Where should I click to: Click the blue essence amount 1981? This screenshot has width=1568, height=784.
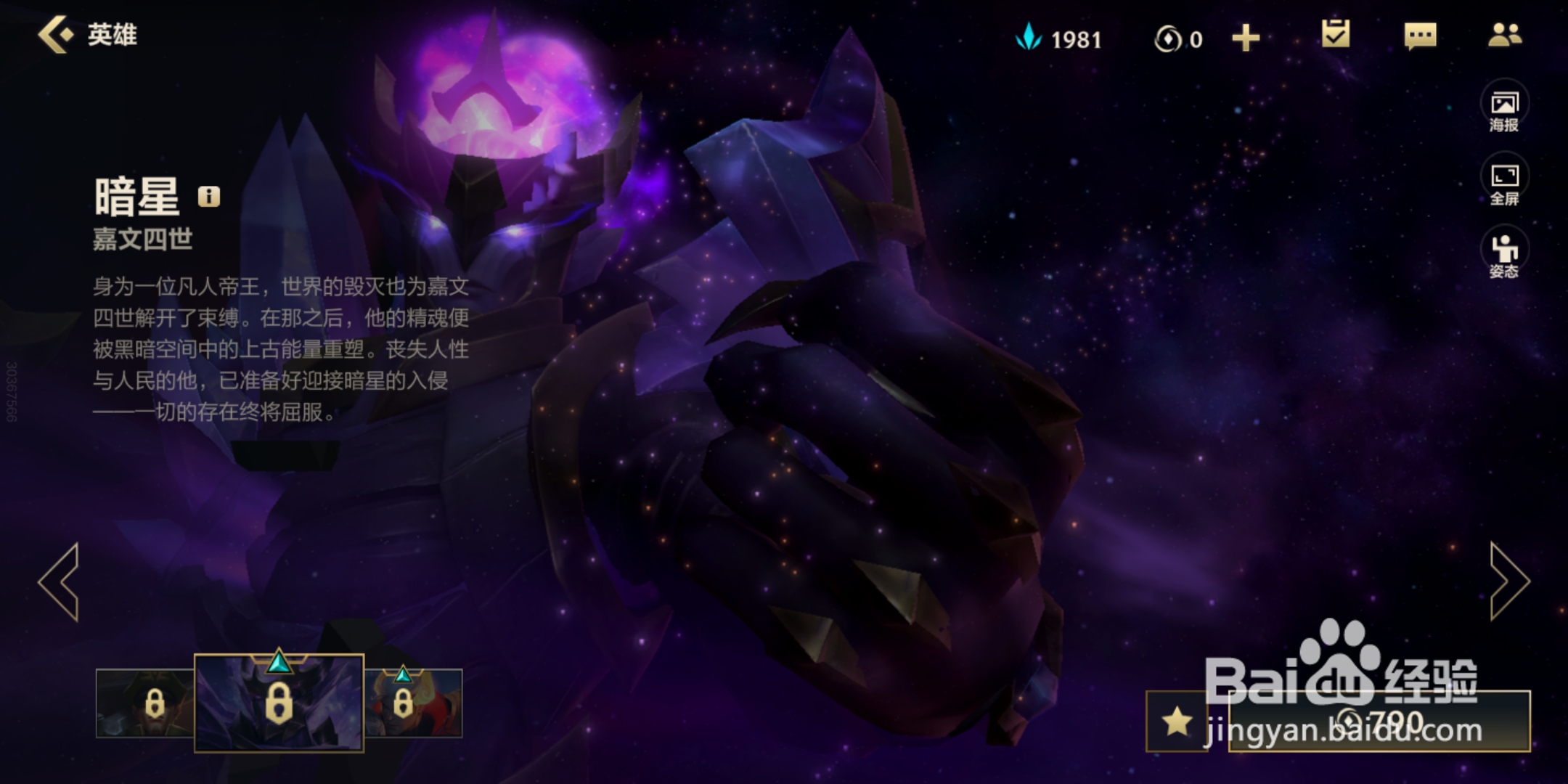click(x=1076, y=38)
